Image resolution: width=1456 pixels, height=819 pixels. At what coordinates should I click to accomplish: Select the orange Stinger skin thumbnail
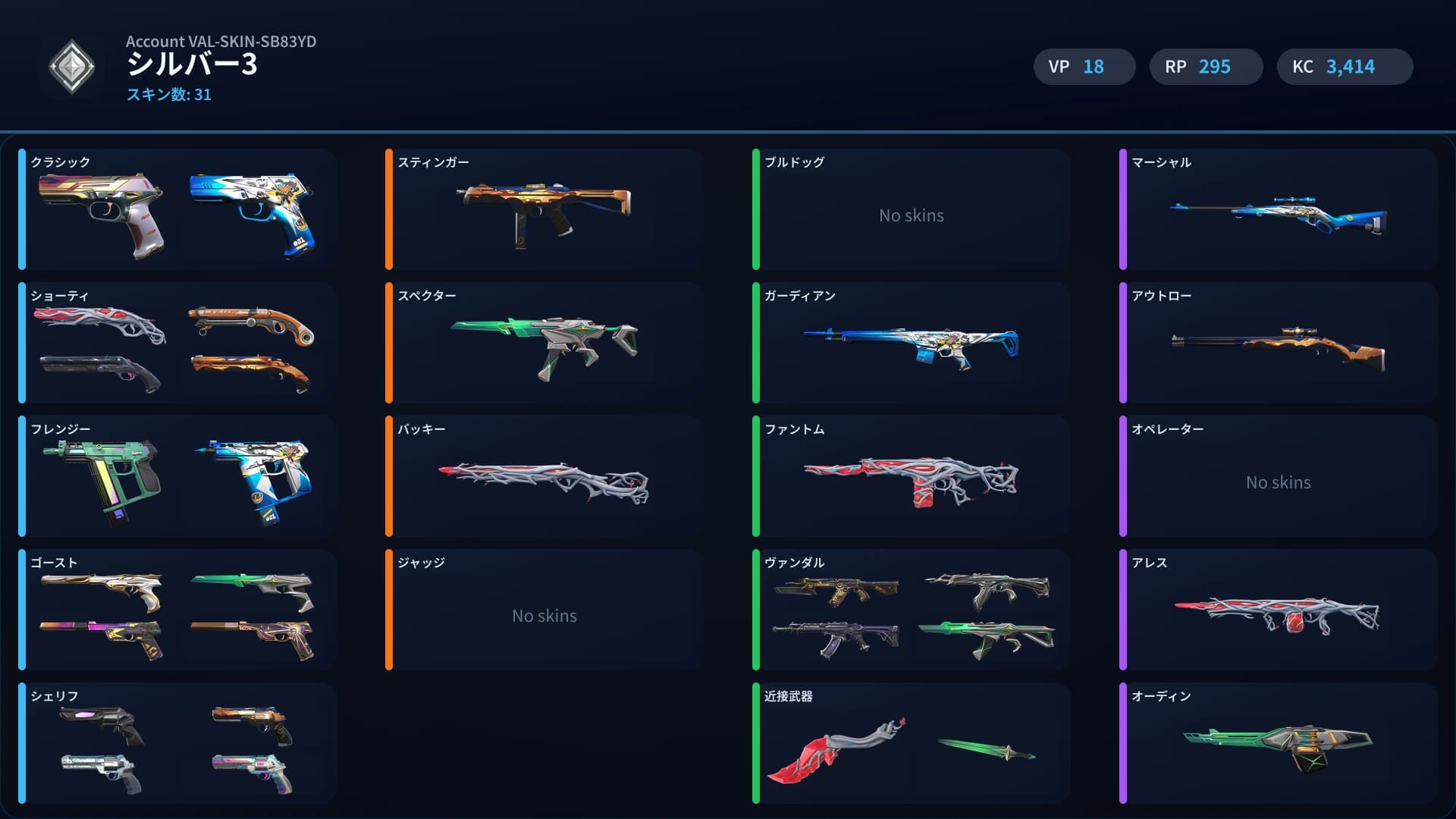[x=544, y=211]
